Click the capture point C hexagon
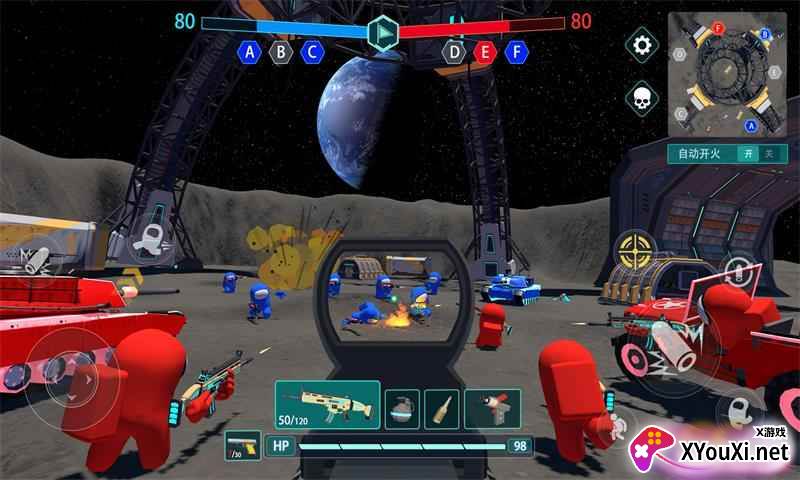Viewport: 800px width, 480px height. coord(312,52)
